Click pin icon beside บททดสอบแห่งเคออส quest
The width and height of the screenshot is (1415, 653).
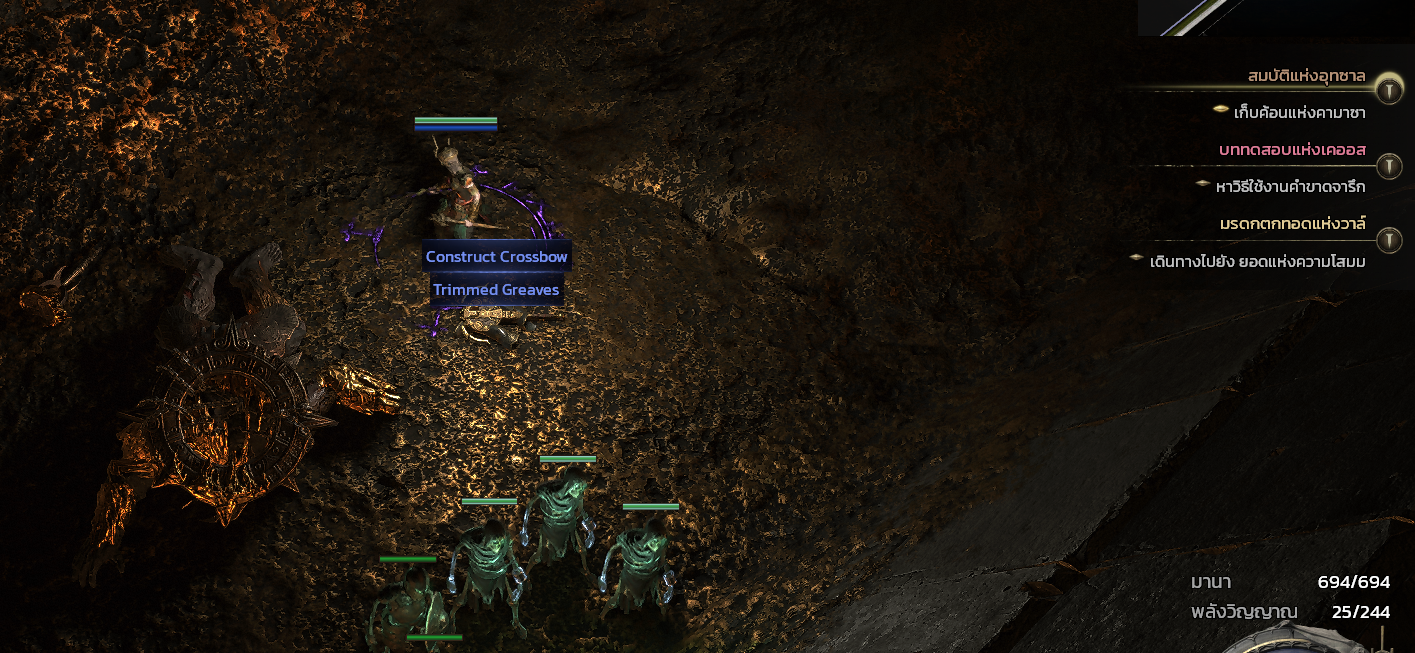[1388, 165]
